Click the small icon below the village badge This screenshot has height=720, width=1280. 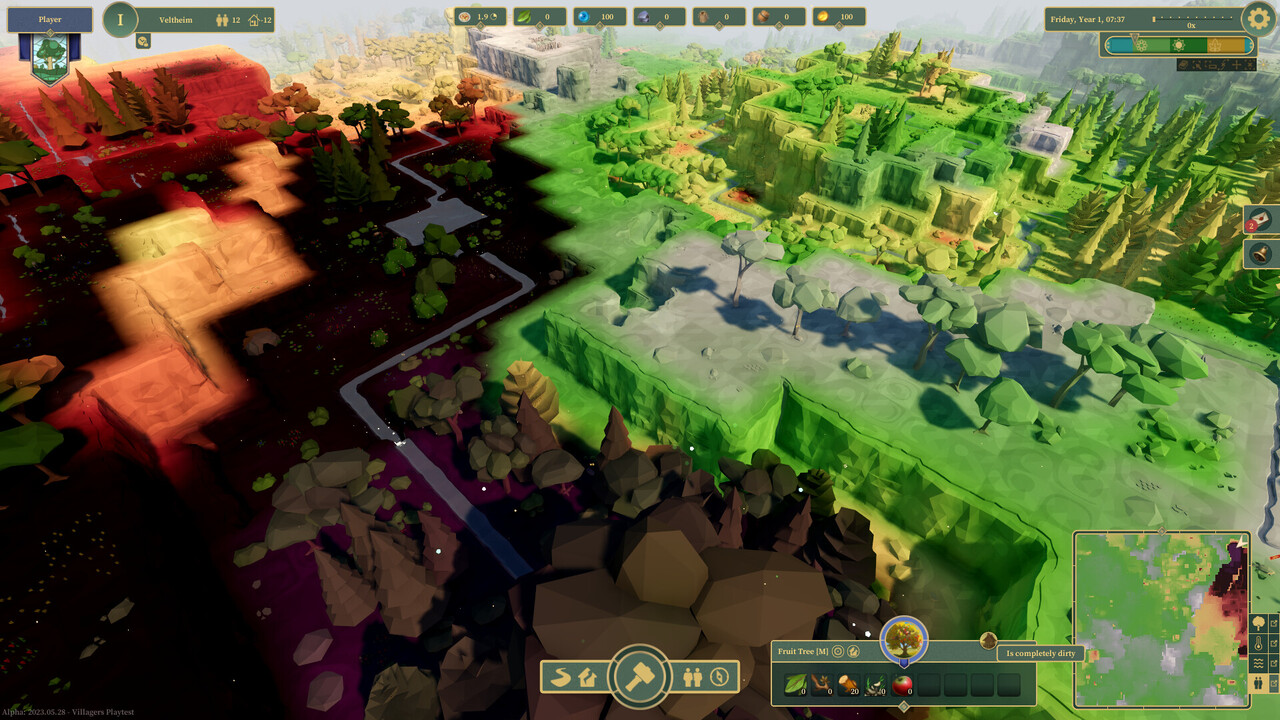coord(143,41)
